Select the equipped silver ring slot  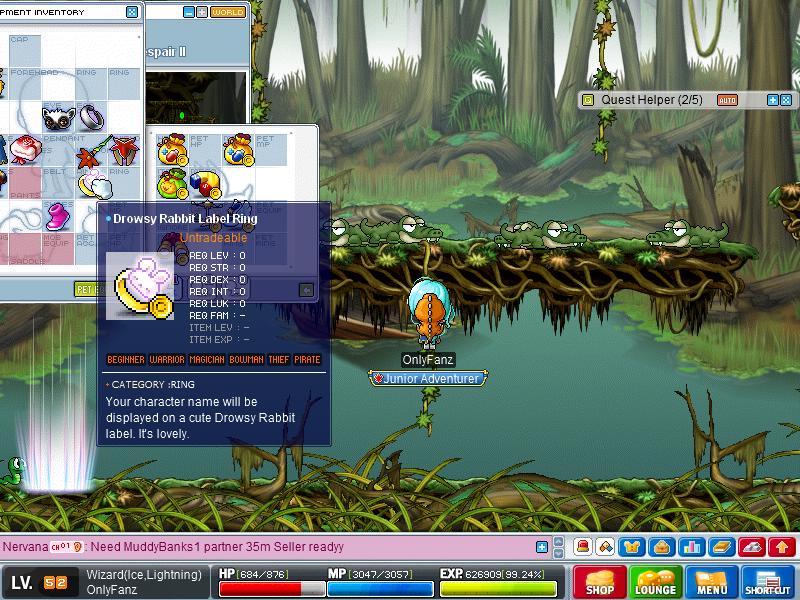click(x=91, y=117)
